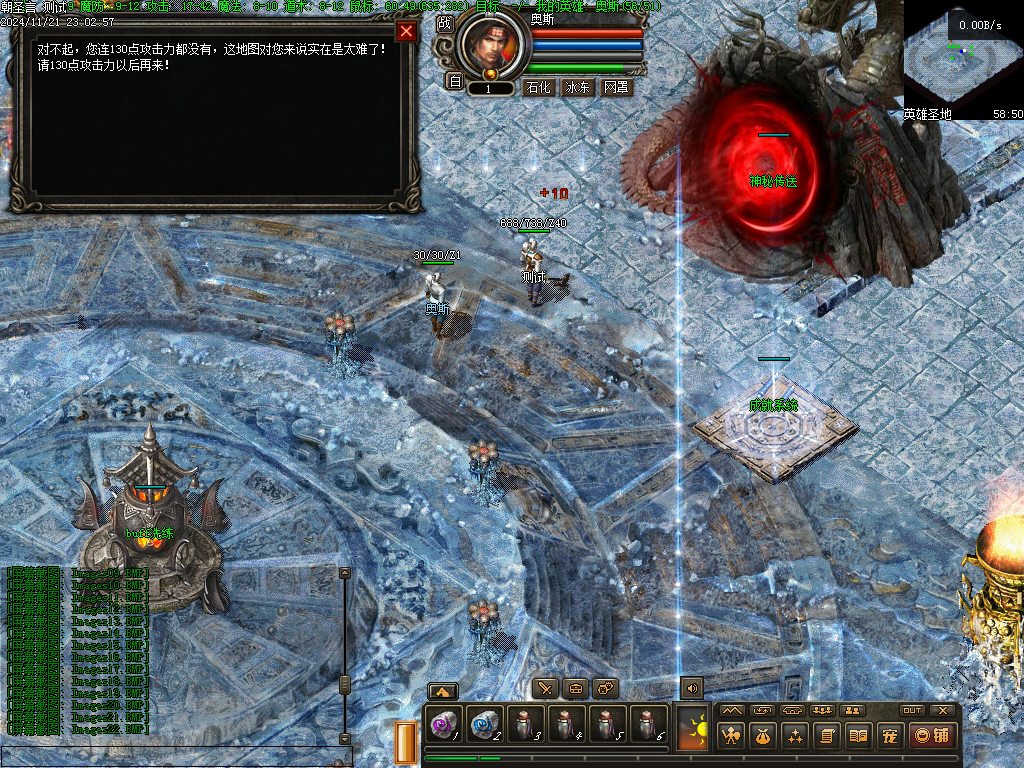Image resolution: width=1024 pixels, height=768 pixels.
Task: Close the attack power warning dialog
Action: 406,31
